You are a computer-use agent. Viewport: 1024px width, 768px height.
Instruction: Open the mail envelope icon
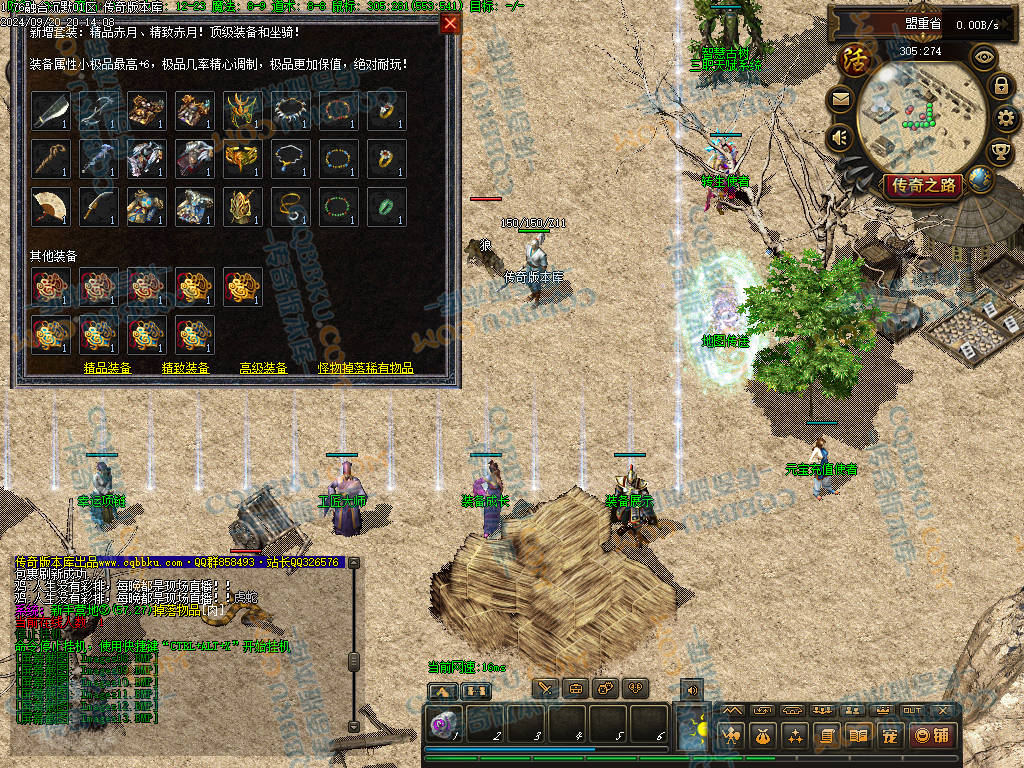pos(840,98)
